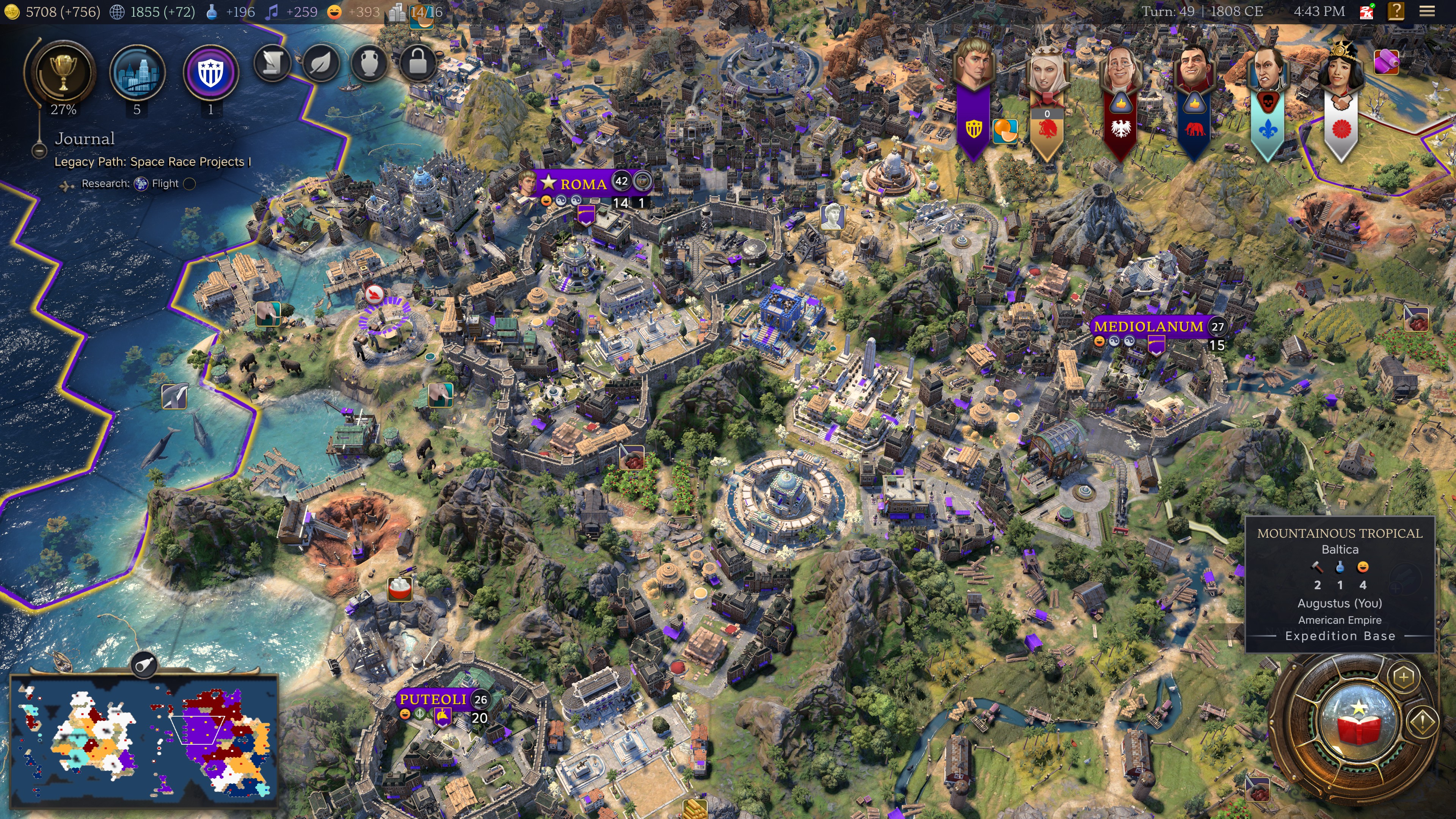Collapse the Journal tracker
1456x819 pixels.
point(39,151)
